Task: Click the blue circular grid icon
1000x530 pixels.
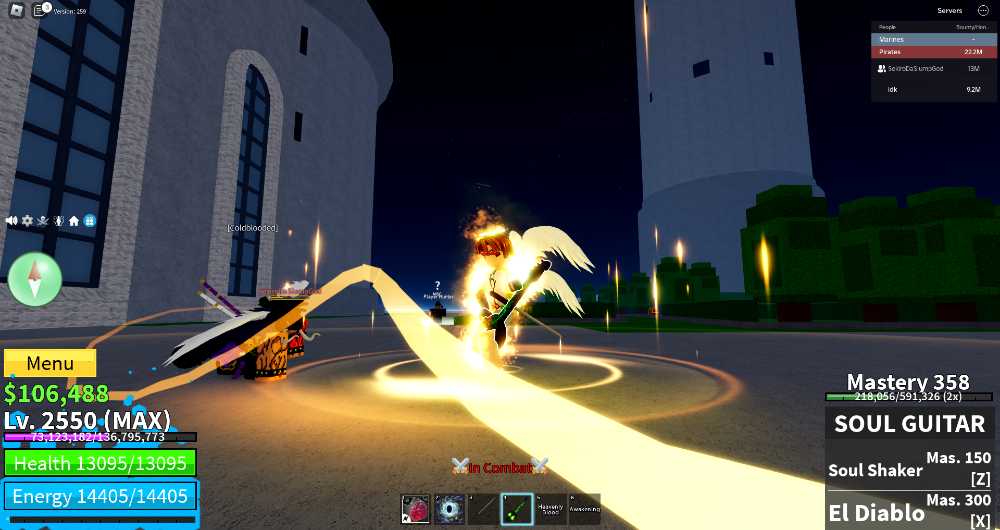Action: pyautogui.click(x=89, y=220)
